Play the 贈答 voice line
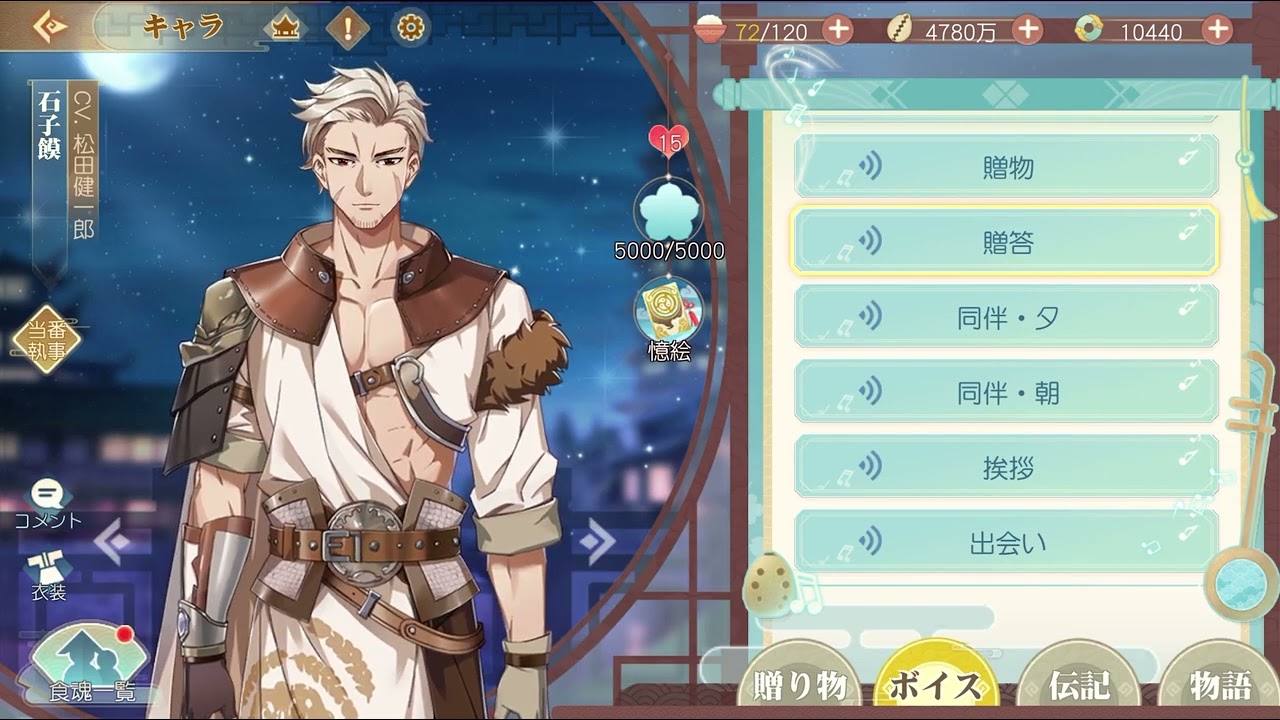 point(1006,242)
